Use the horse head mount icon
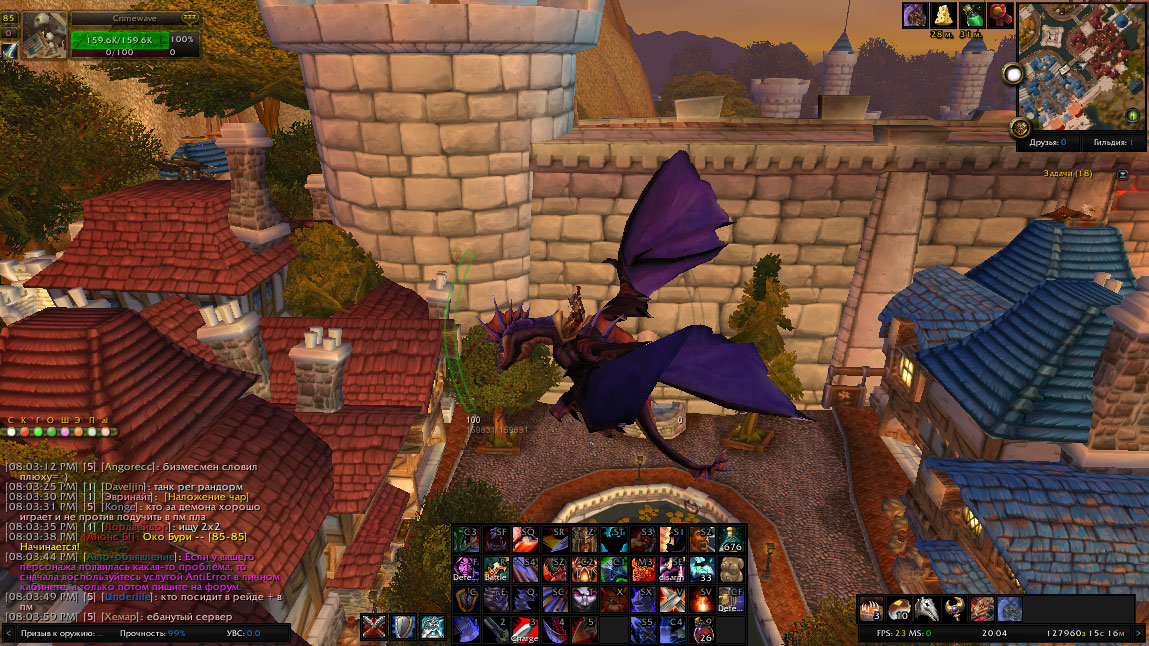The width and height of the screenshot is (1149, 646). [927, 608]
